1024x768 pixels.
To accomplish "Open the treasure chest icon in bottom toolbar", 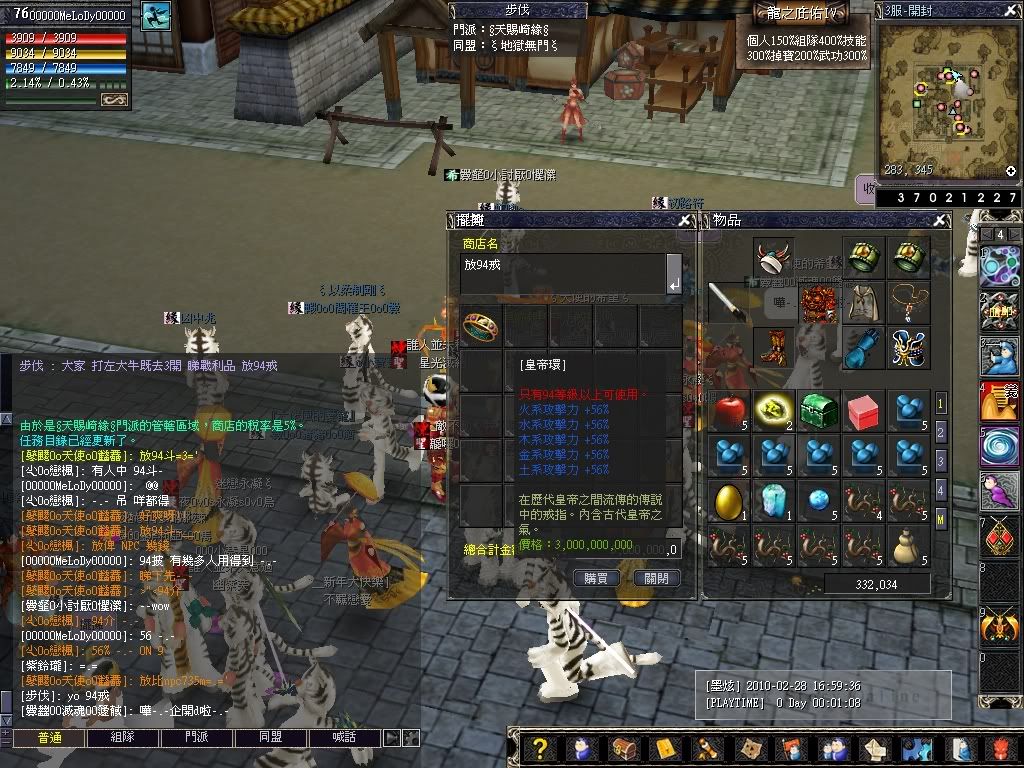I will [623, 749].
